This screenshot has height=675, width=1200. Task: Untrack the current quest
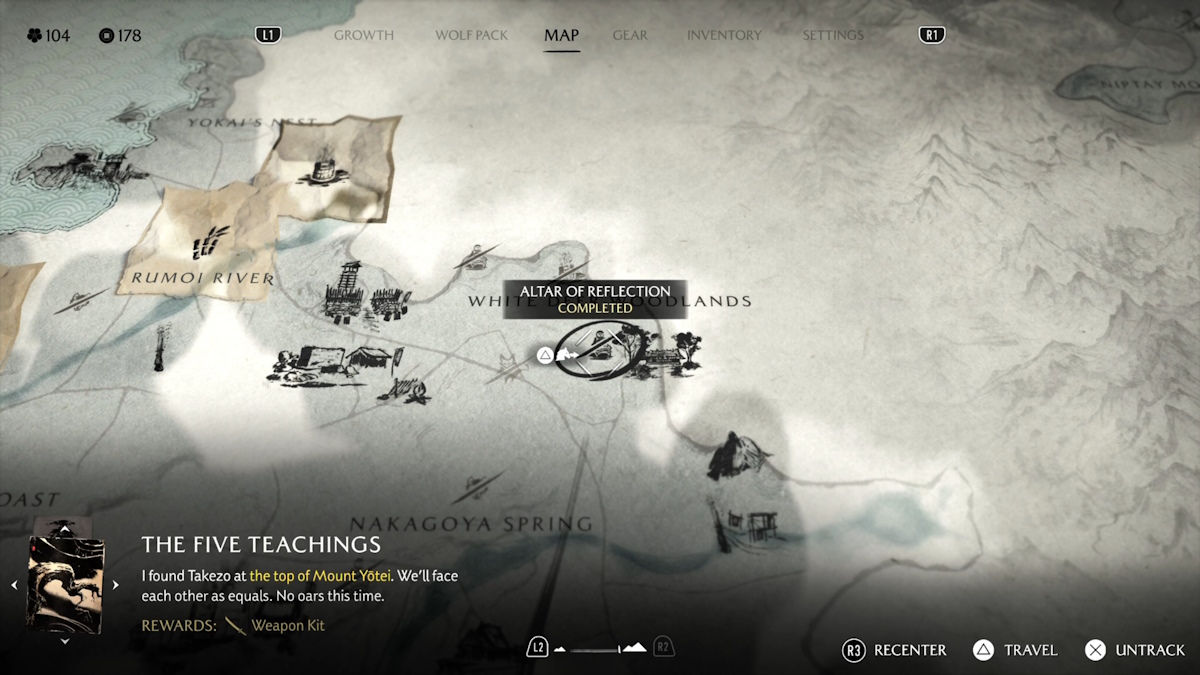pyautogui.click(x=1135, y=650)
